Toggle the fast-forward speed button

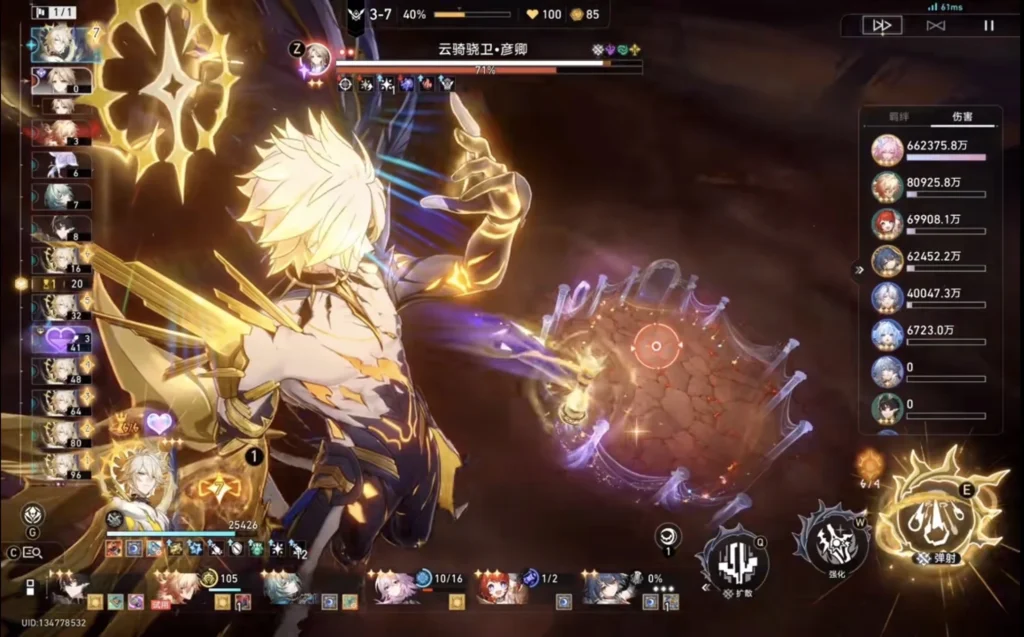point(882,26)
